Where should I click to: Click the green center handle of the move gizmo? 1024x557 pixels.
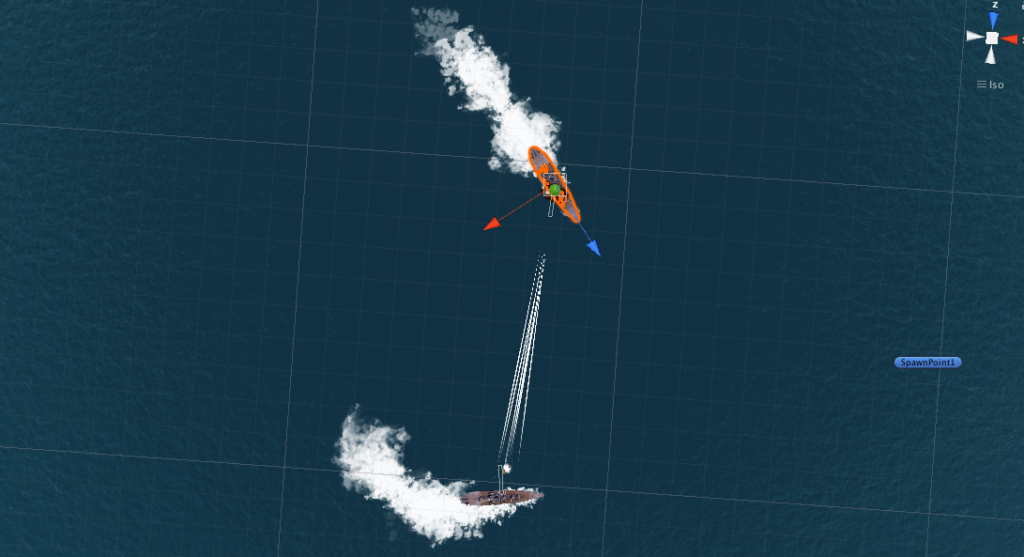(555, 189)
